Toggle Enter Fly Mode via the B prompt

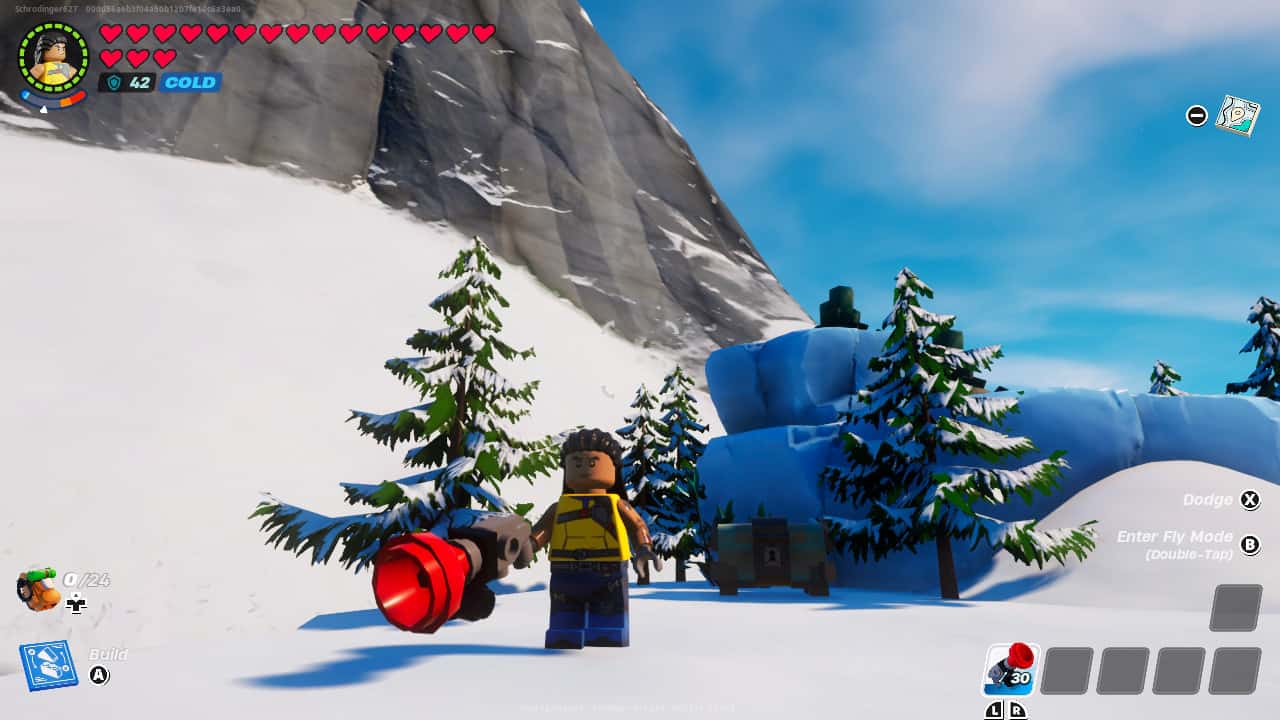point(1249,543)
